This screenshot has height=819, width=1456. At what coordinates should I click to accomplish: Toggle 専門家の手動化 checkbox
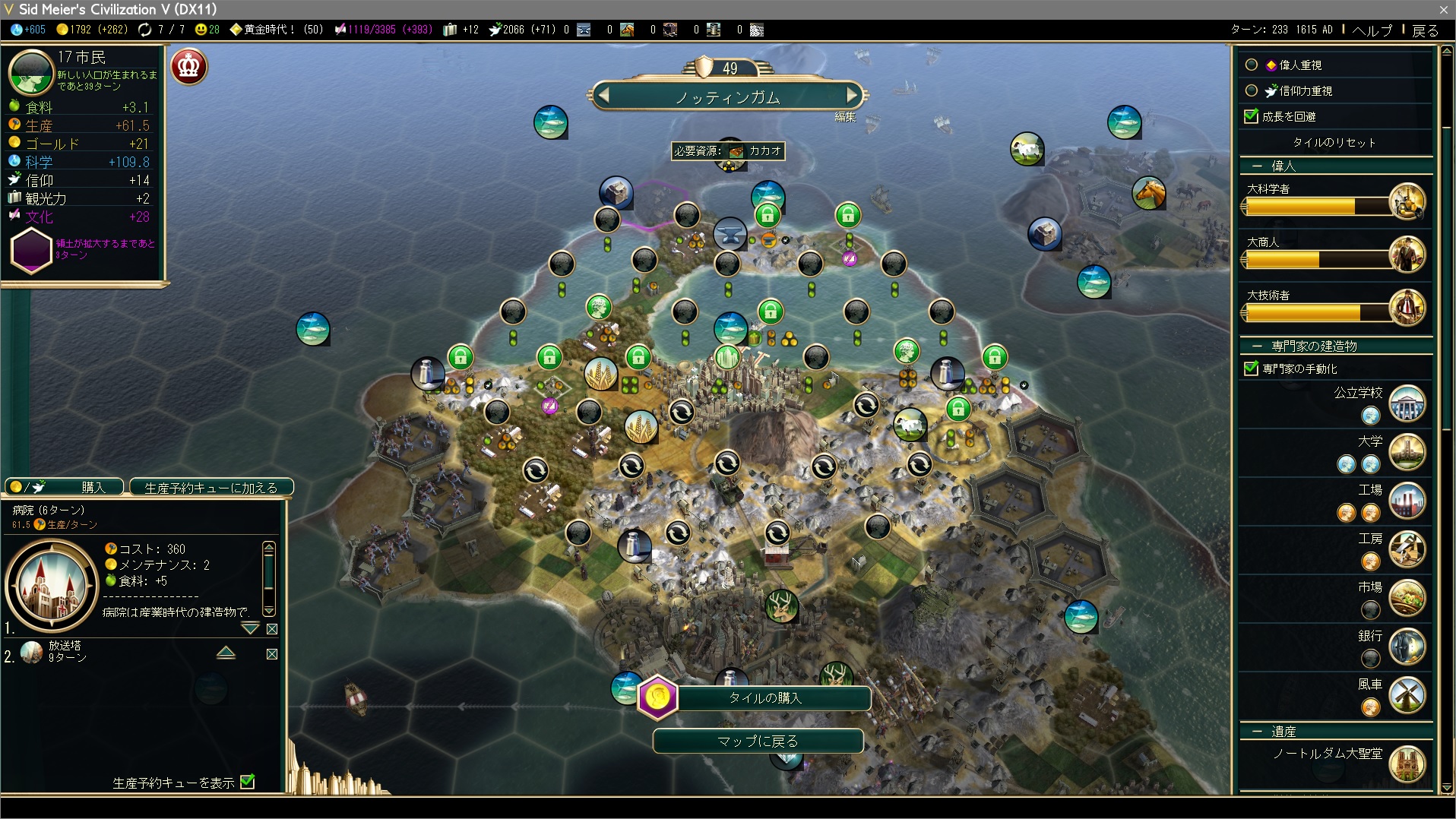click(x=1252, y=368)
